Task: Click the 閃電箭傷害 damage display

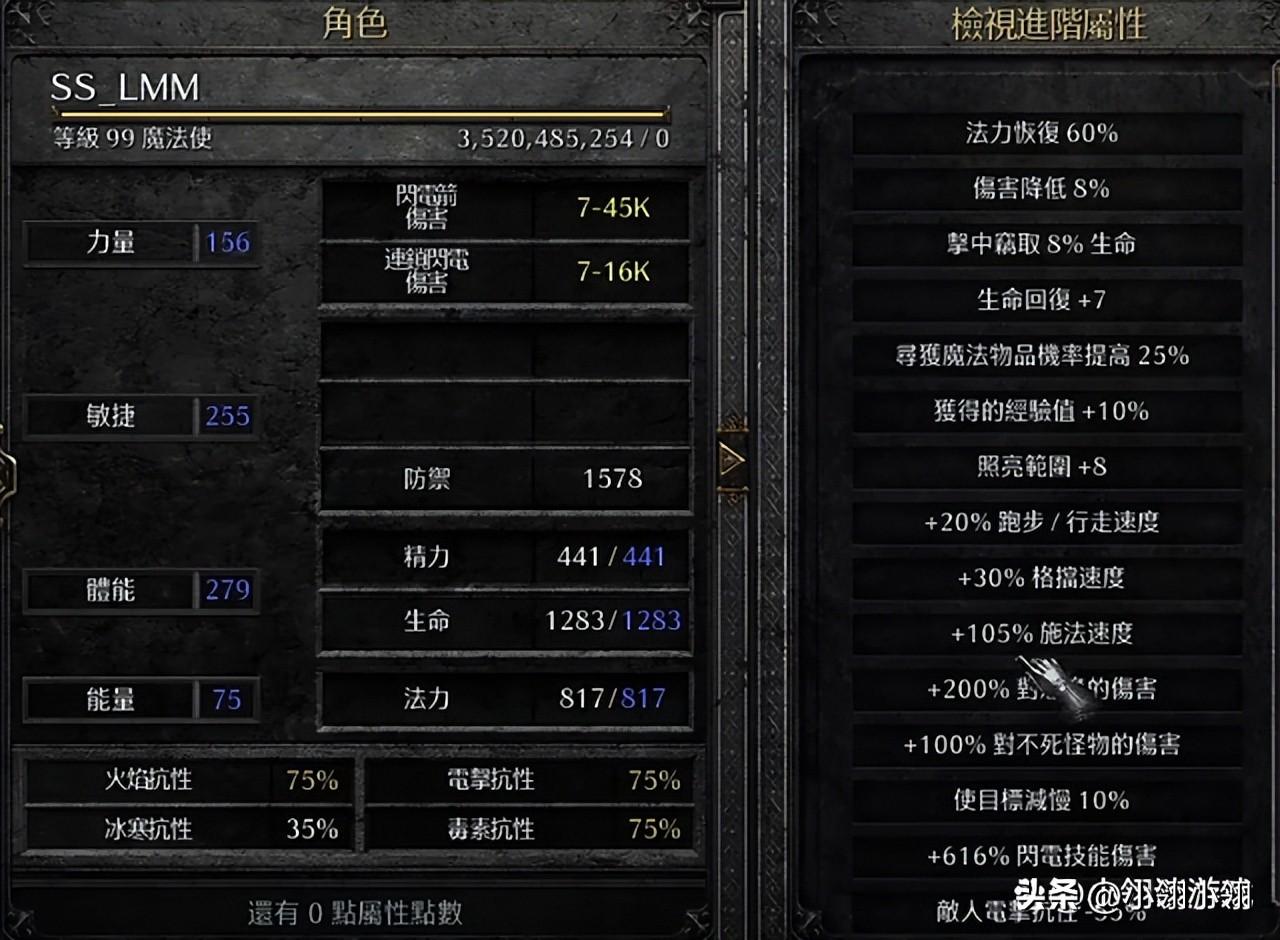Action: tap(505, 208)
